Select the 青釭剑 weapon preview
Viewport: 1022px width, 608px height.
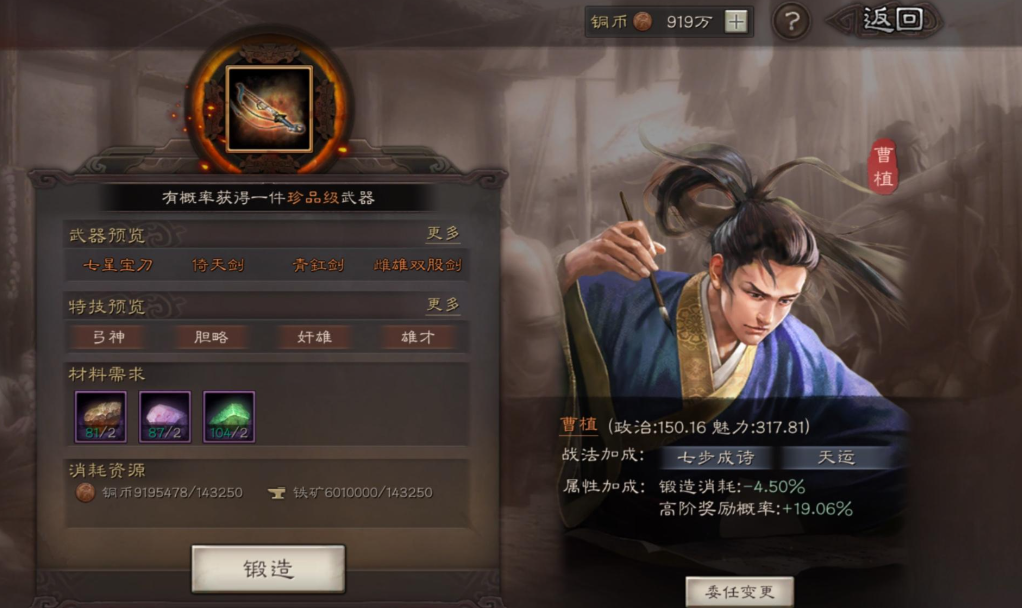click(x=318, y=266)
